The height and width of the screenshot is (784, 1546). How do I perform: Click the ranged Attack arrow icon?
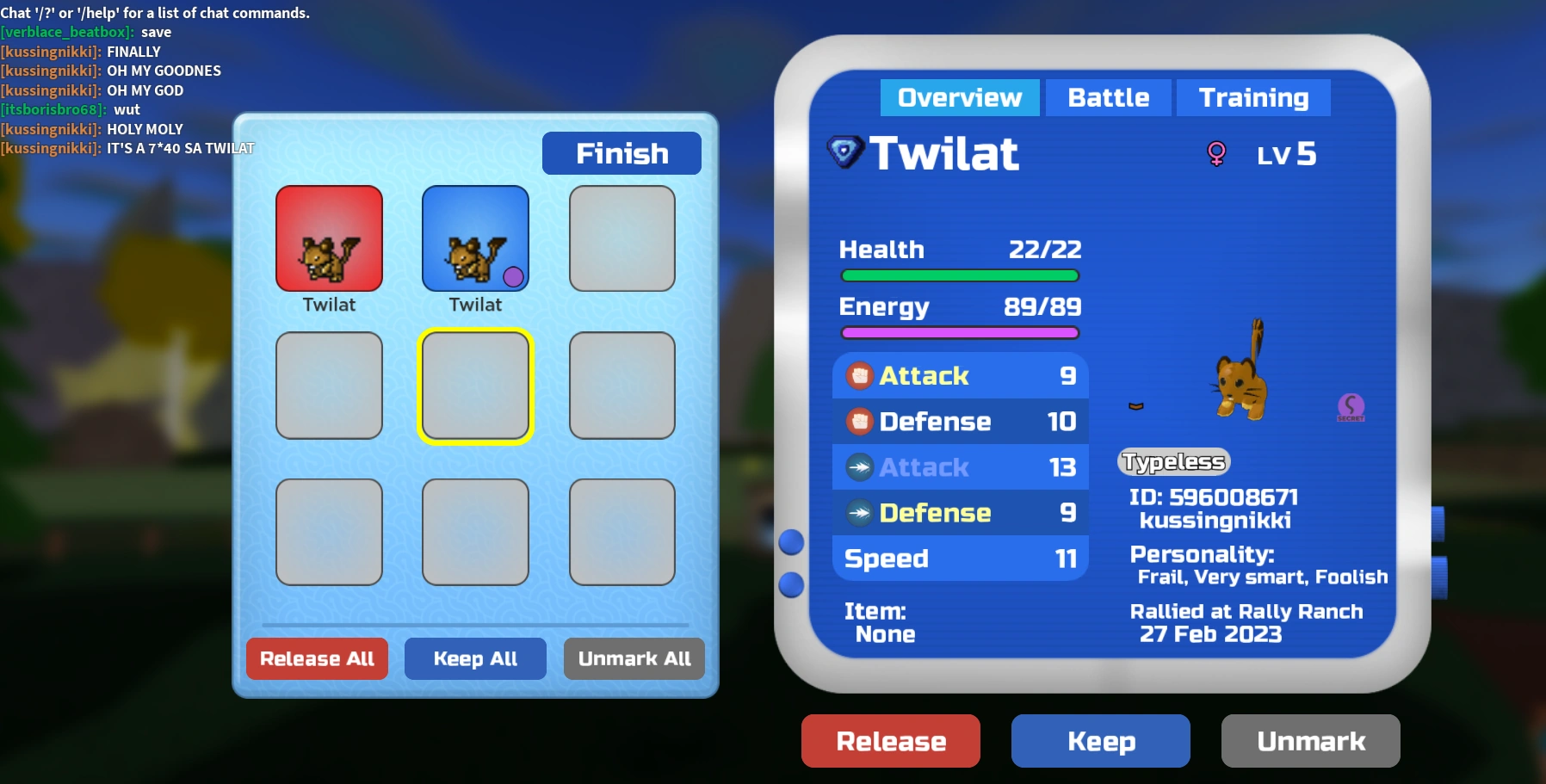pos(859,467)
